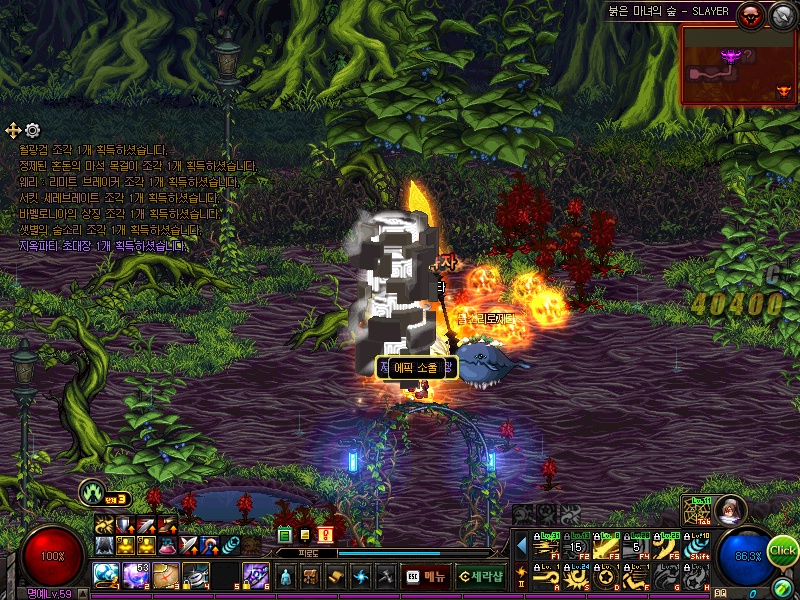800x600 pixels.
Task: Open the chat settings gear icon
Action: (x=33, y=130)
